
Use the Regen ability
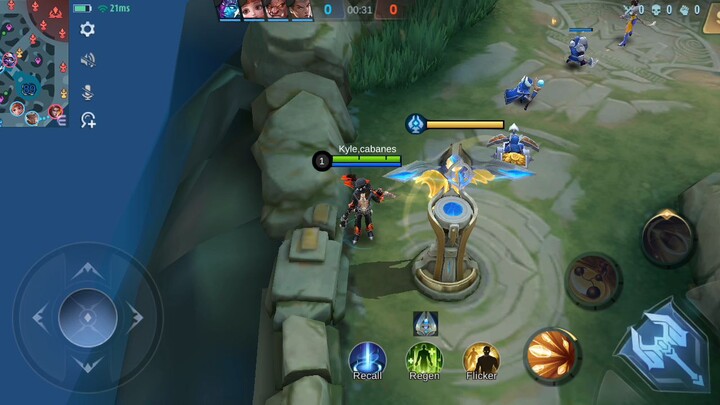424,359
